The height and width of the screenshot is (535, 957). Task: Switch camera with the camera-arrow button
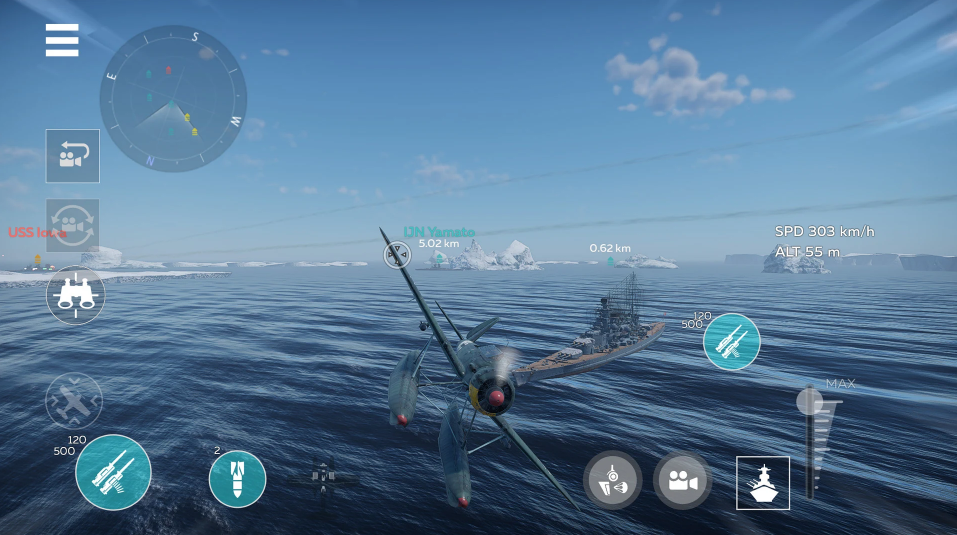[72, 156]
